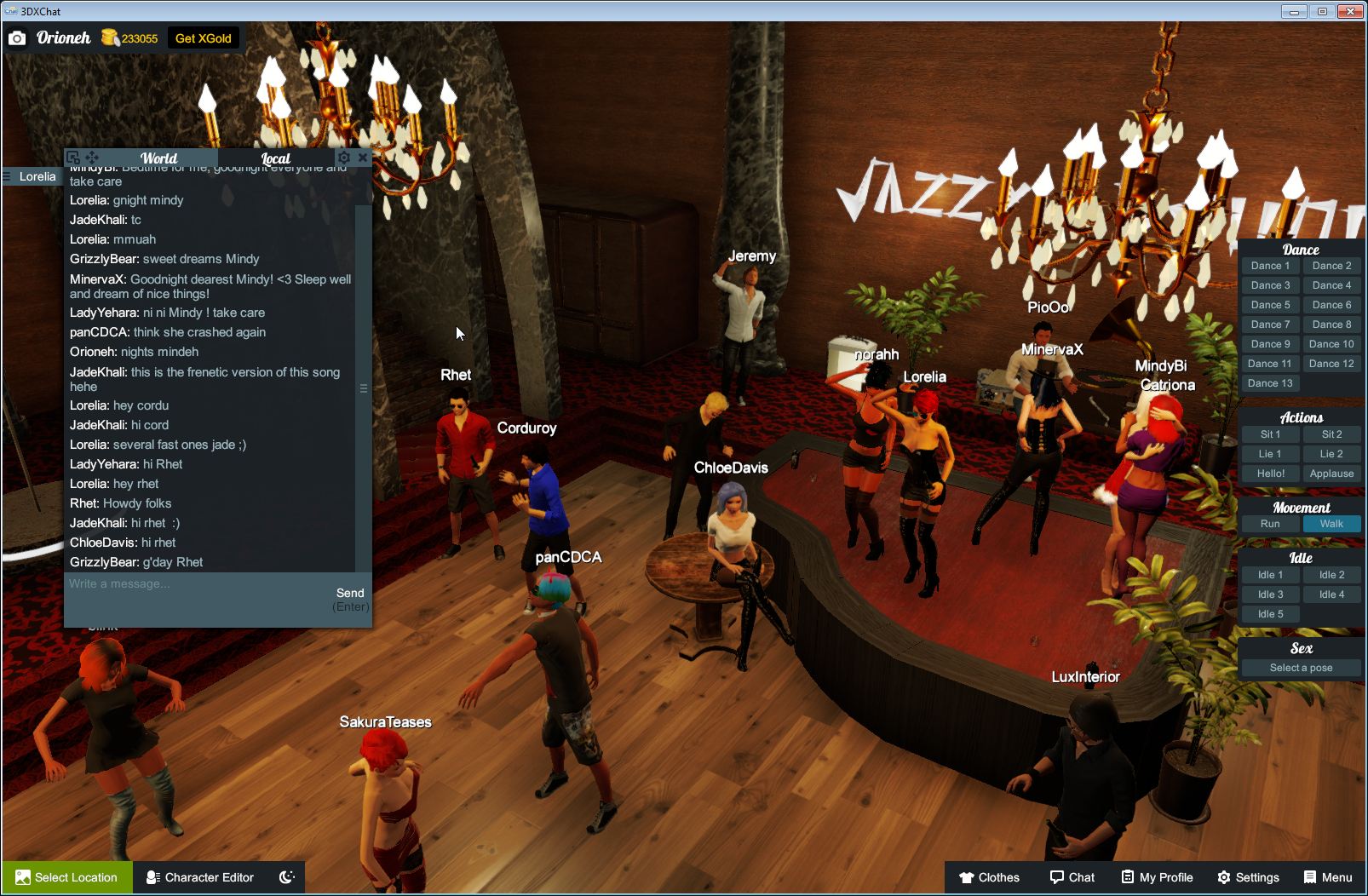Open the Menu using the list icon

[x=1326, y=876]
